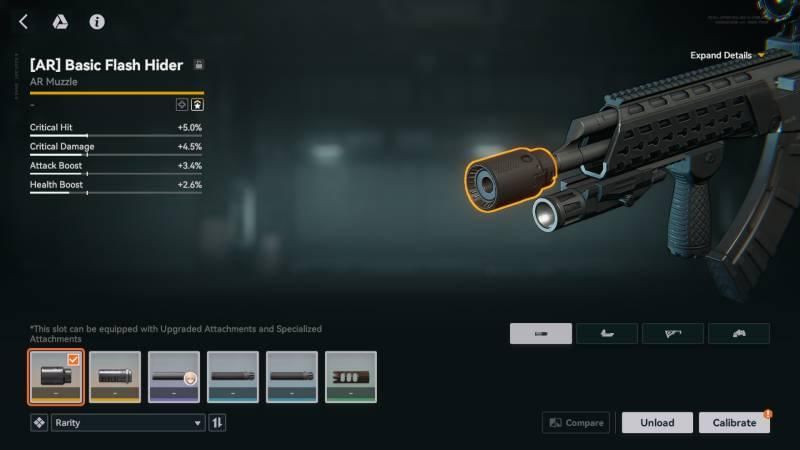The height and width of the screenshot is (450, 800).
Task: Open the filter diamond icon button
Action: tap(39, 423)
